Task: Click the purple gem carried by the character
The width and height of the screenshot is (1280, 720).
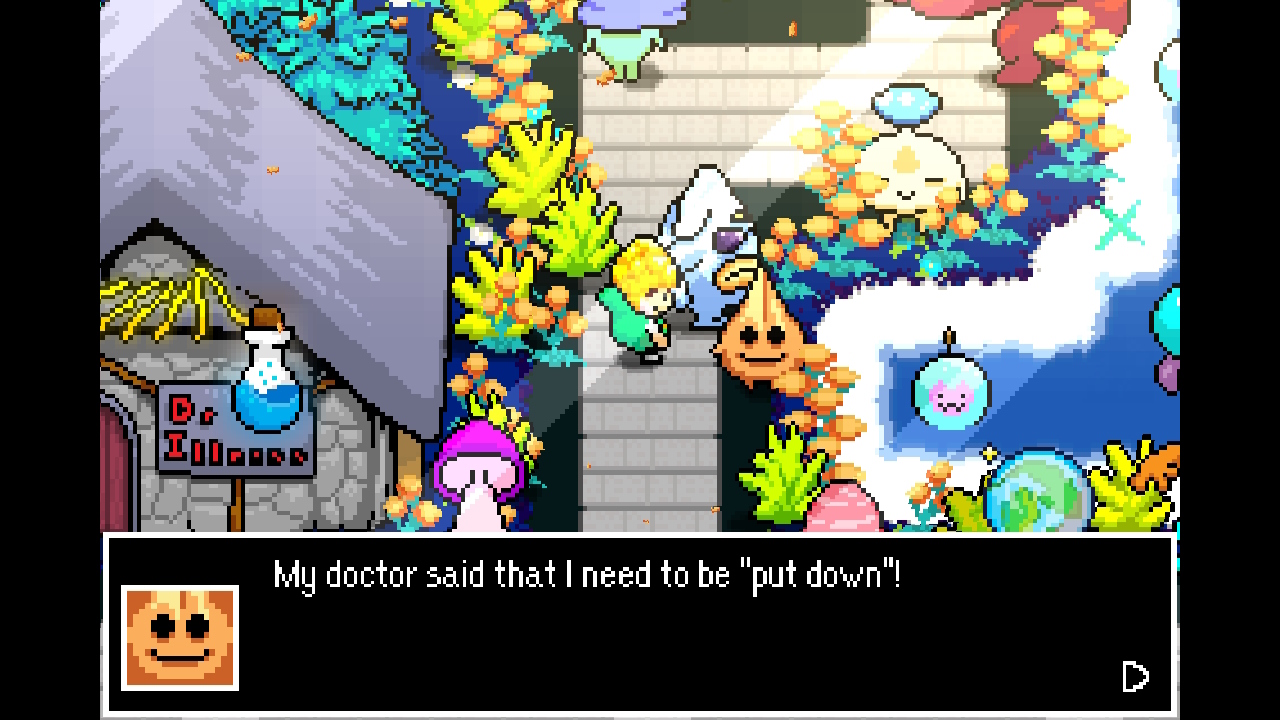Action: (727, 238)
